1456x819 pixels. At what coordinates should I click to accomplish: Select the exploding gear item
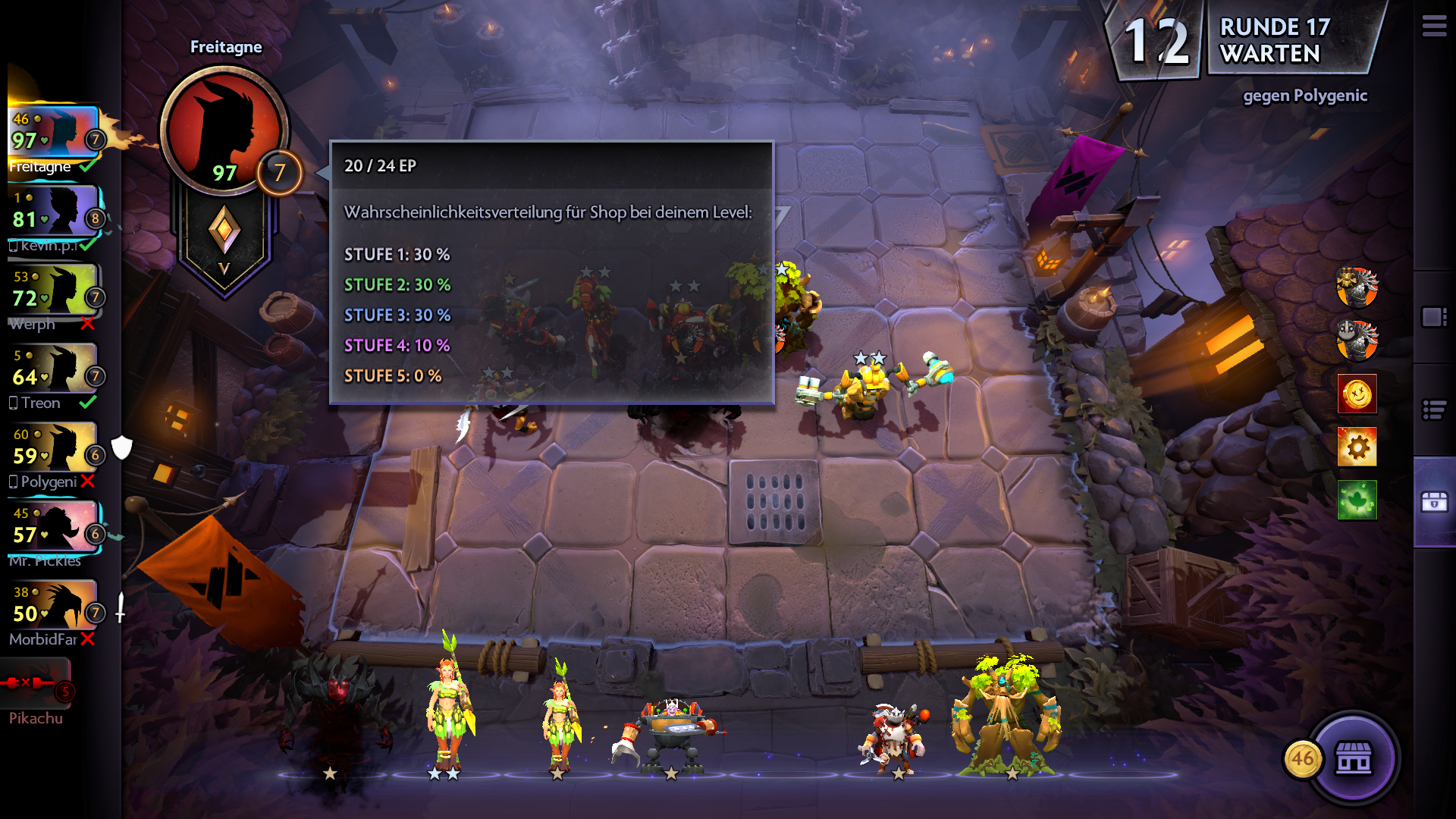coord(1357,447)
